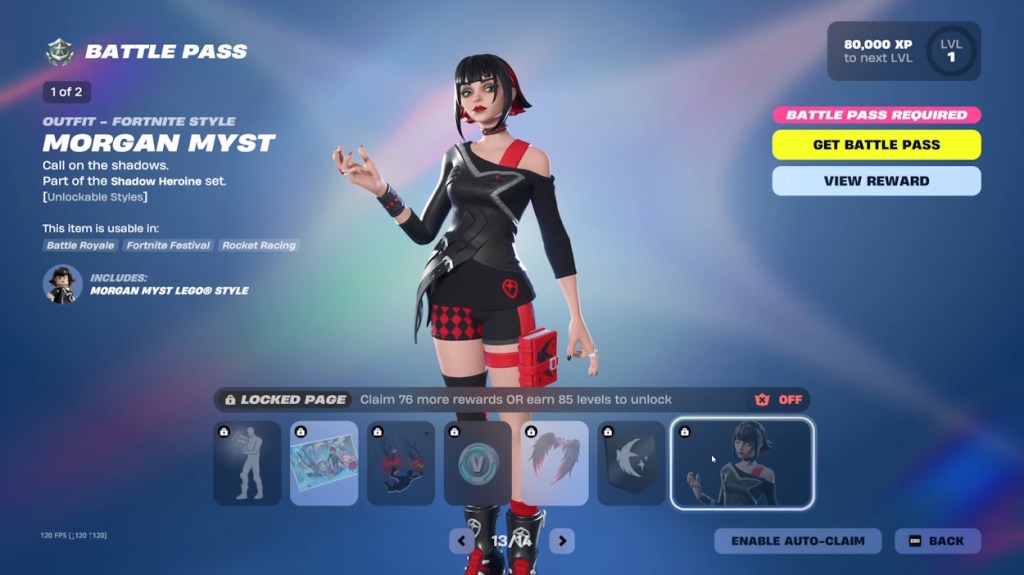
Task: Toggle the OFF switch on the locked page bar
Action: pos(779,400)
